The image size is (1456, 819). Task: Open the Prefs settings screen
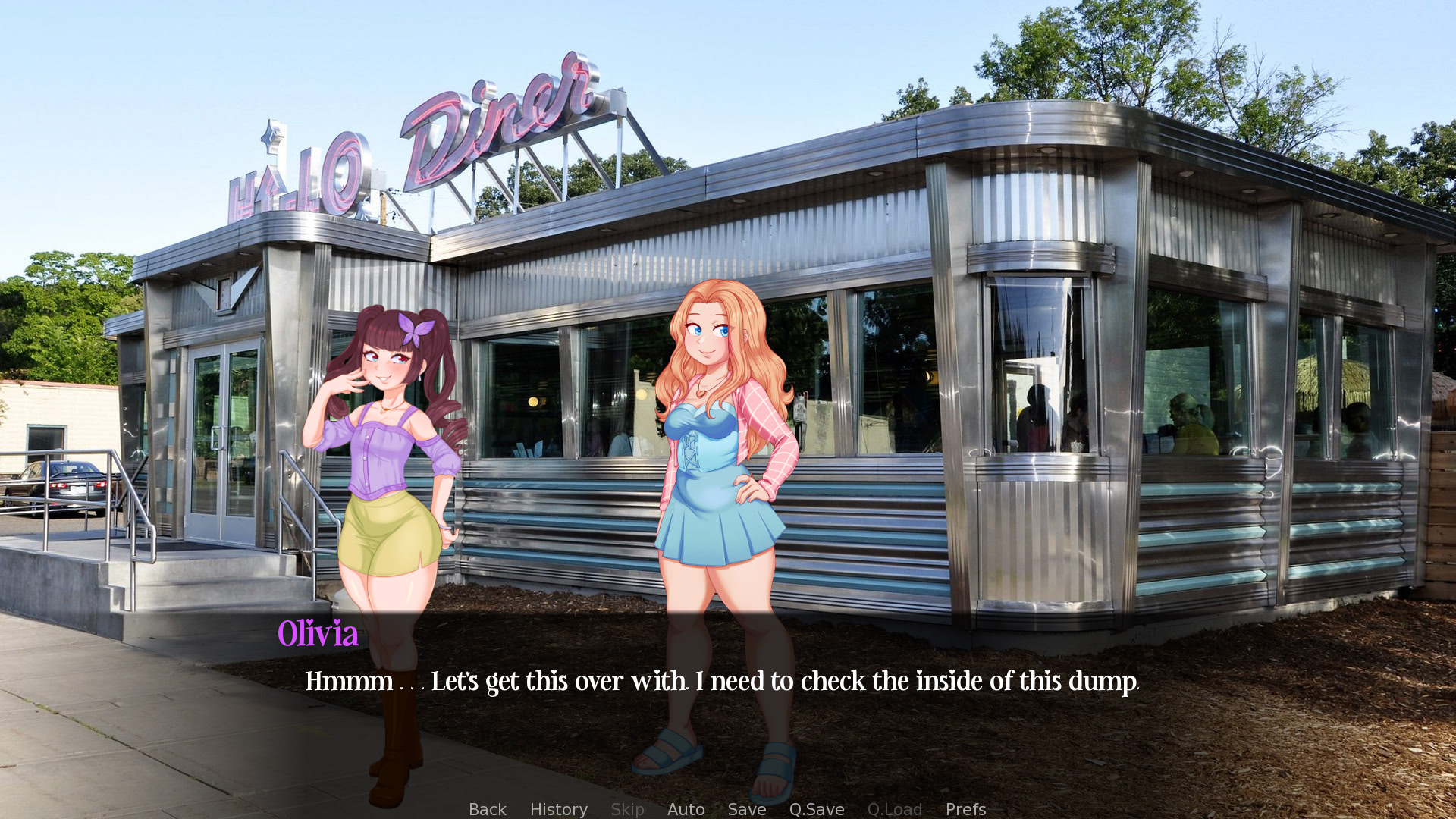pyautogui.click(x=965, y=809)
